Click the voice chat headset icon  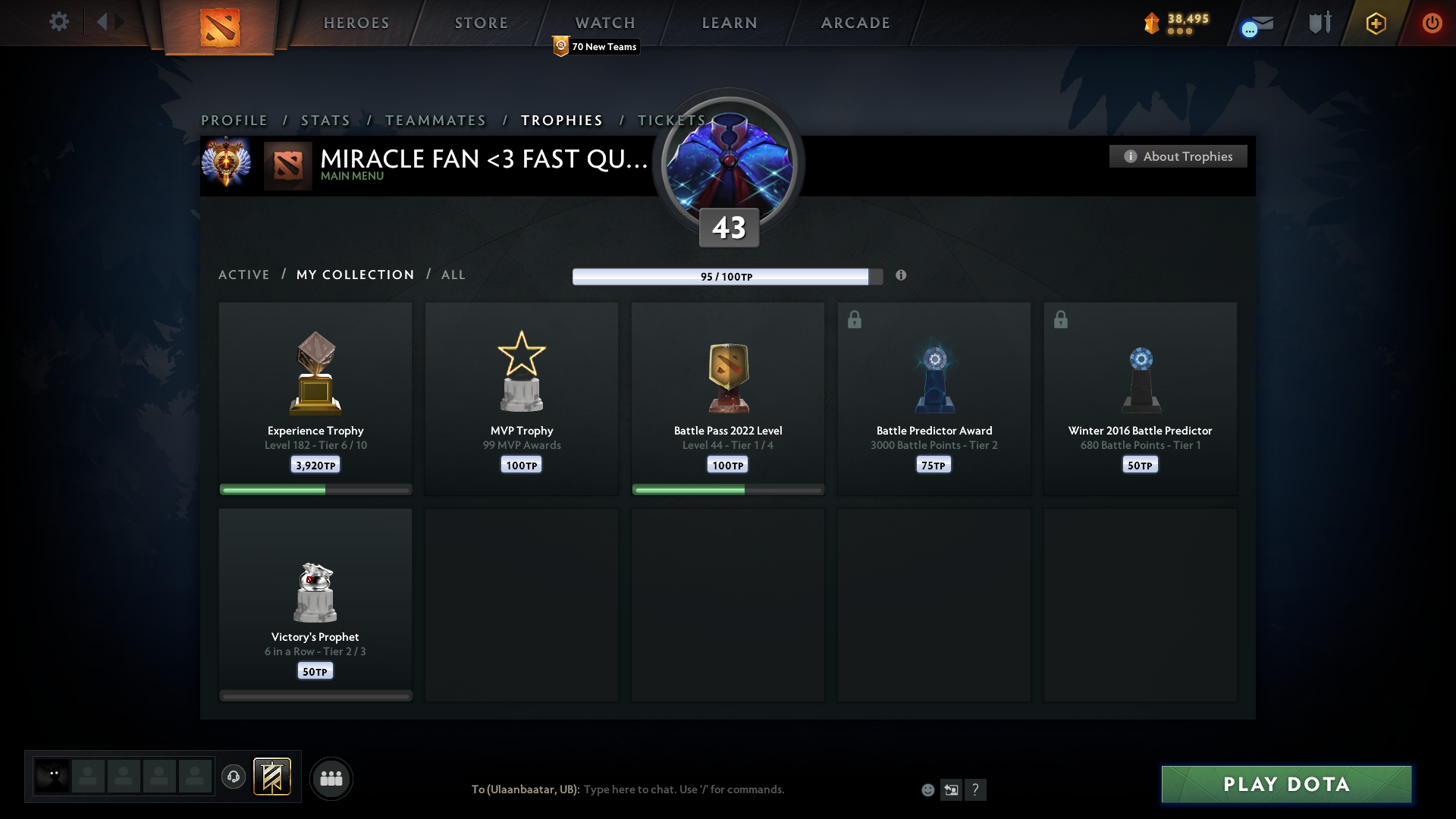tap(234, 778)
